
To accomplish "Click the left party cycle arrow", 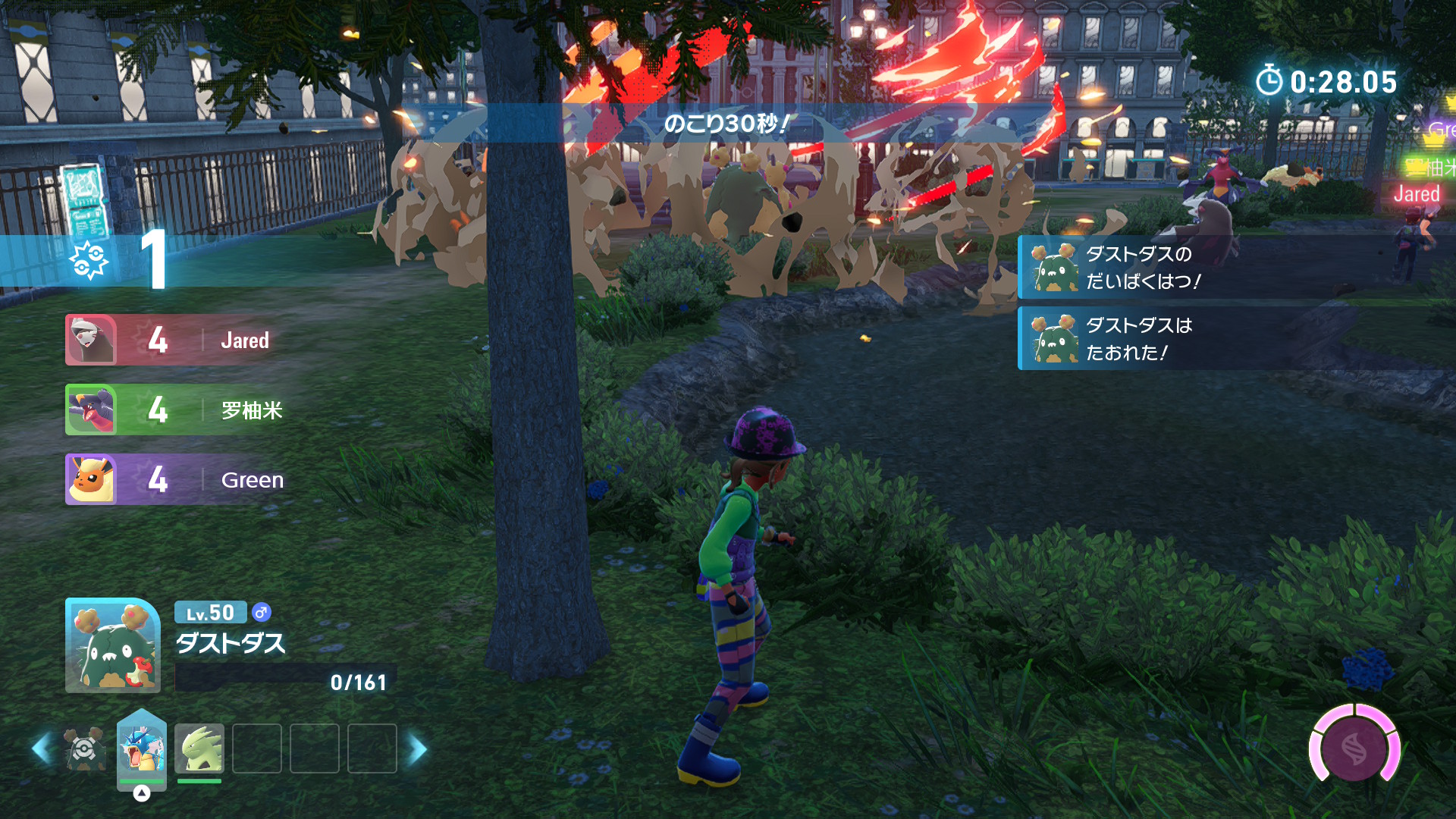I will [41, 748].
